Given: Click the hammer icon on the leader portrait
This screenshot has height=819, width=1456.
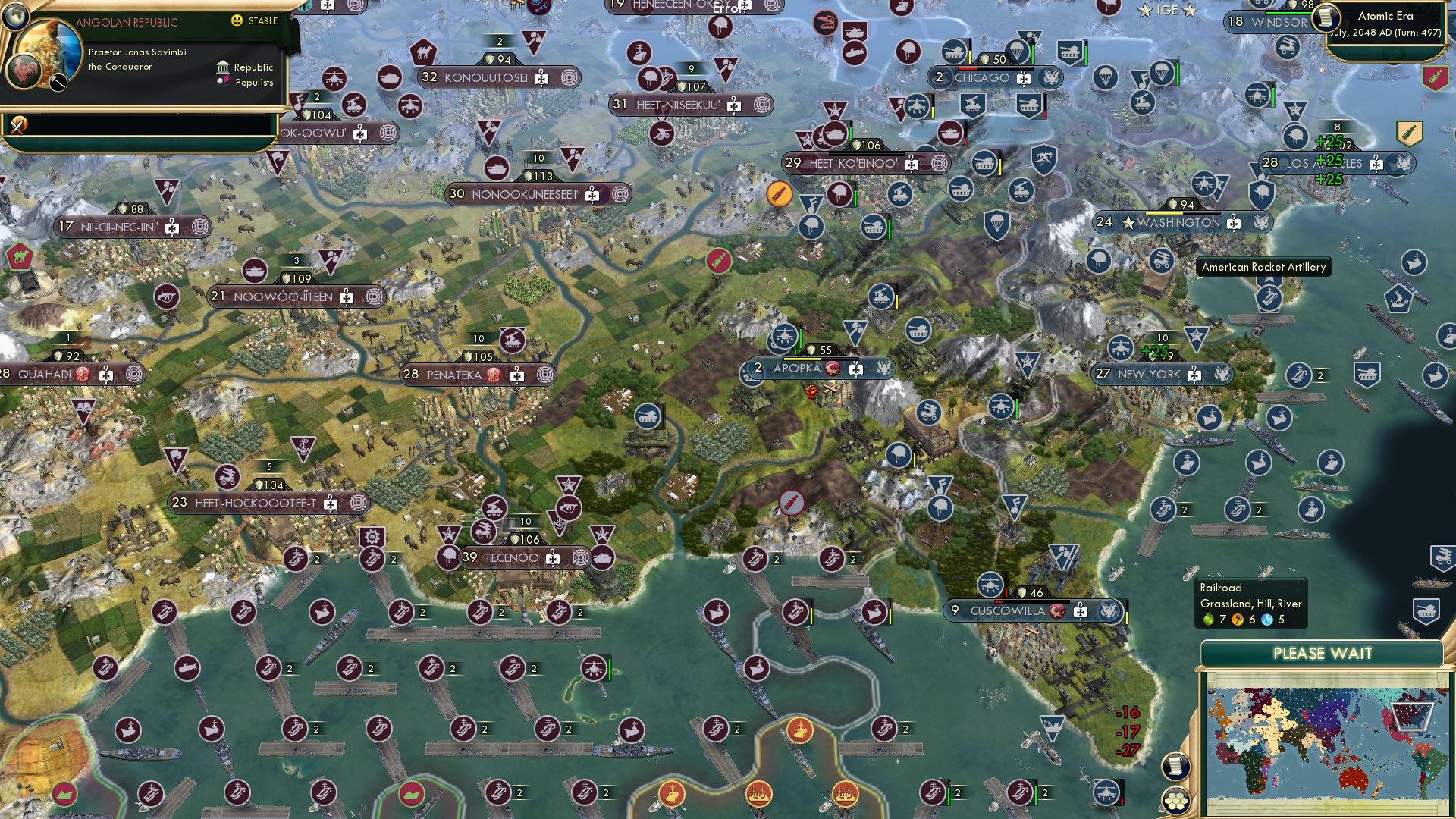Looking at the screenshot, I should pyautogui.click(x=58, y=83).
